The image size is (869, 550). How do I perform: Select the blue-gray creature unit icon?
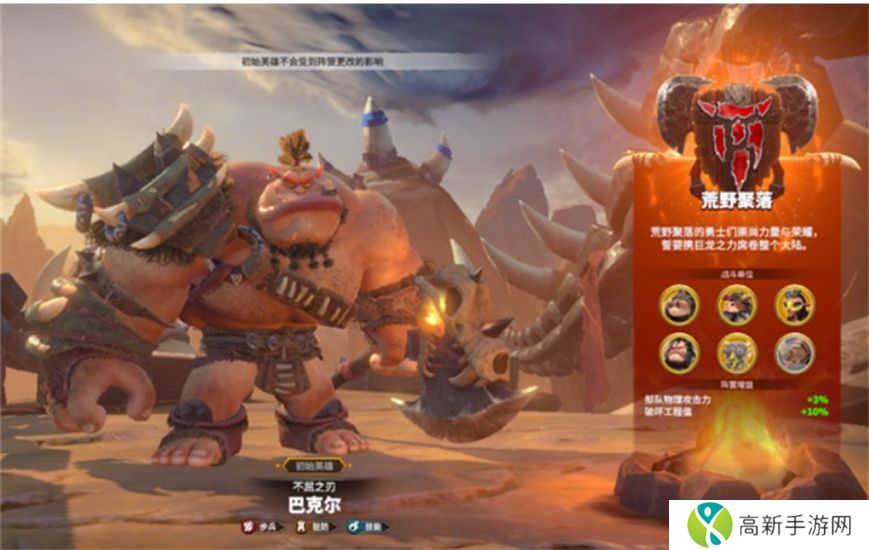pos(737,351)
